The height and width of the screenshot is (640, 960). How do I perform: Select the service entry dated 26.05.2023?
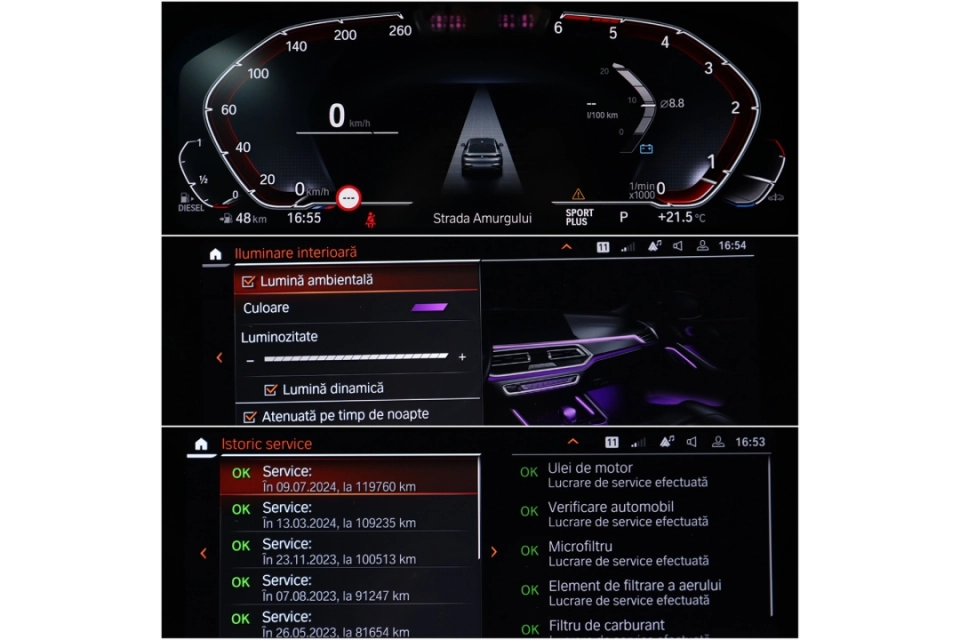coord(348,623)
